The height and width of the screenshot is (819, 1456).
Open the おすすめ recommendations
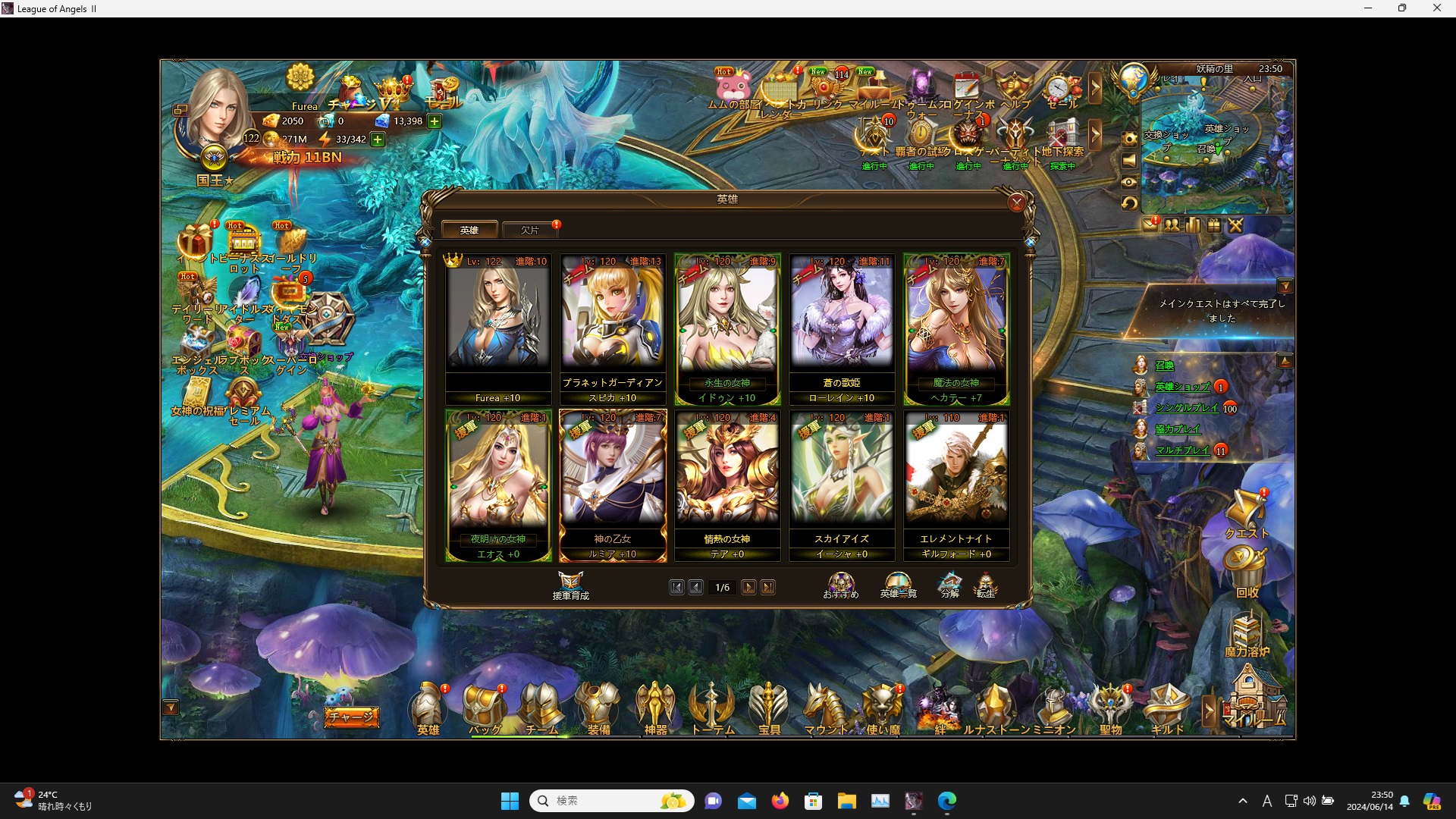841,585
